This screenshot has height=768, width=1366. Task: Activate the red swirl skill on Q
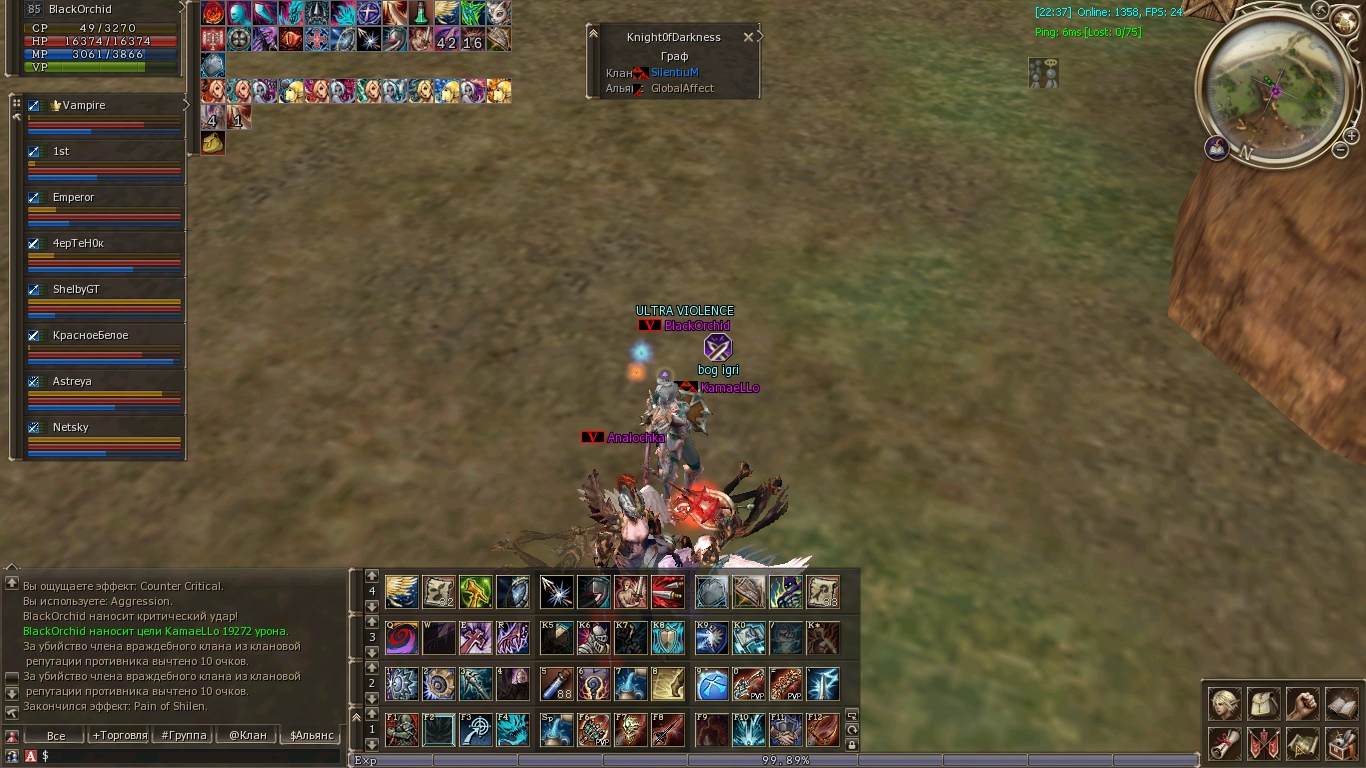402,637
